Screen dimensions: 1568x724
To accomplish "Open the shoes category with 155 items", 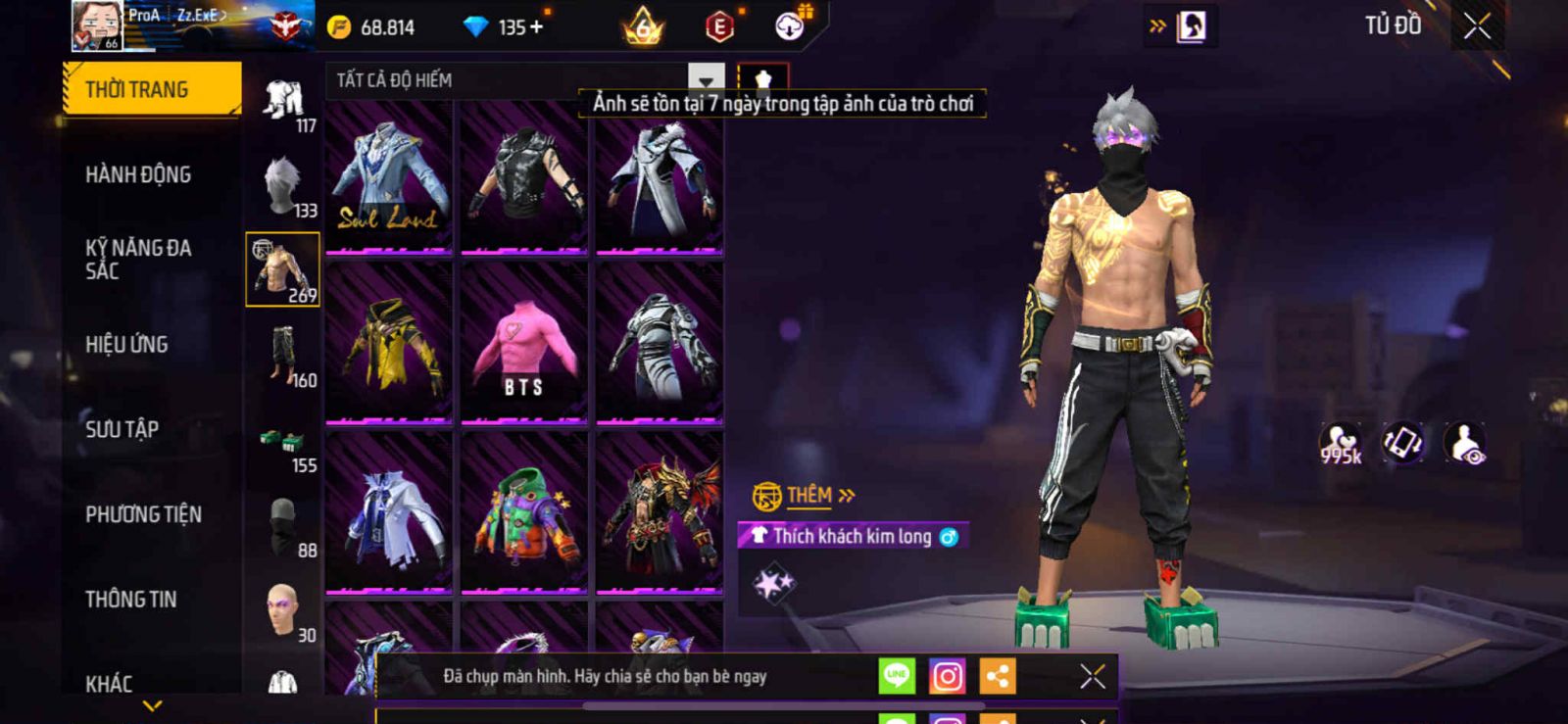I will coord(284,447).
